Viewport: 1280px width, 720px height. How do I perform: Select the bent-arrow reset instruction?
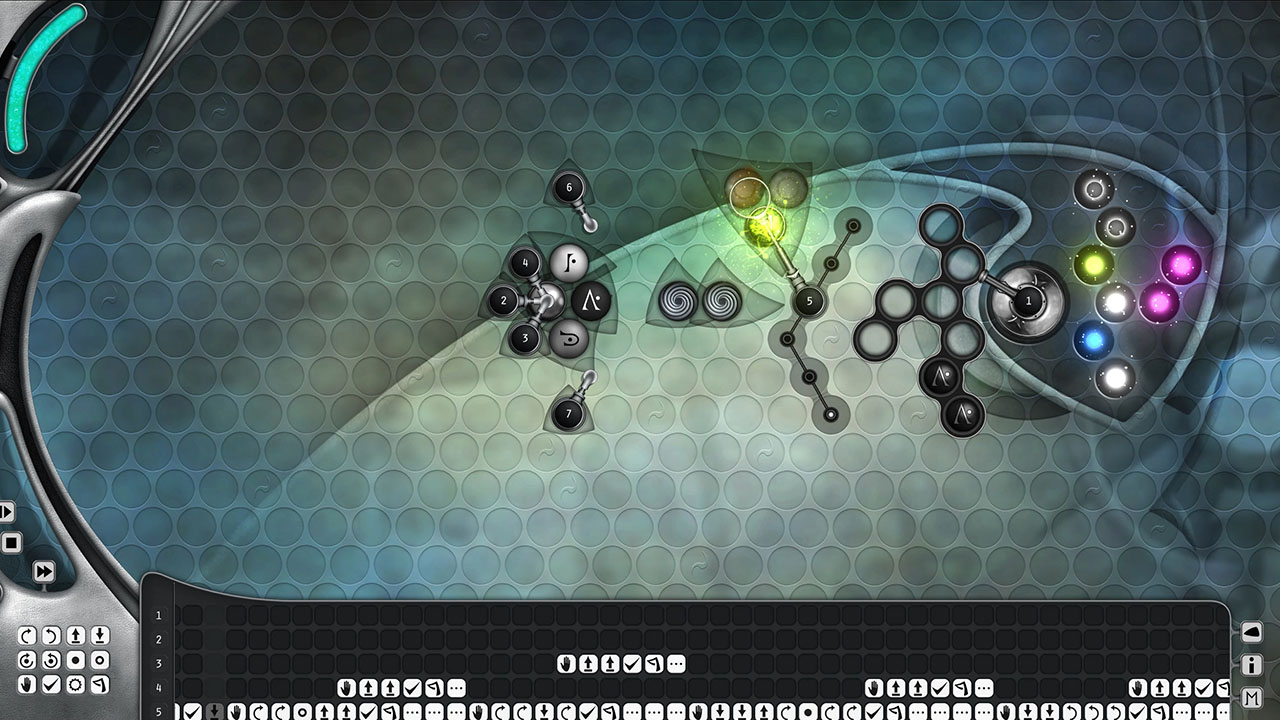(x=100, y=683)
